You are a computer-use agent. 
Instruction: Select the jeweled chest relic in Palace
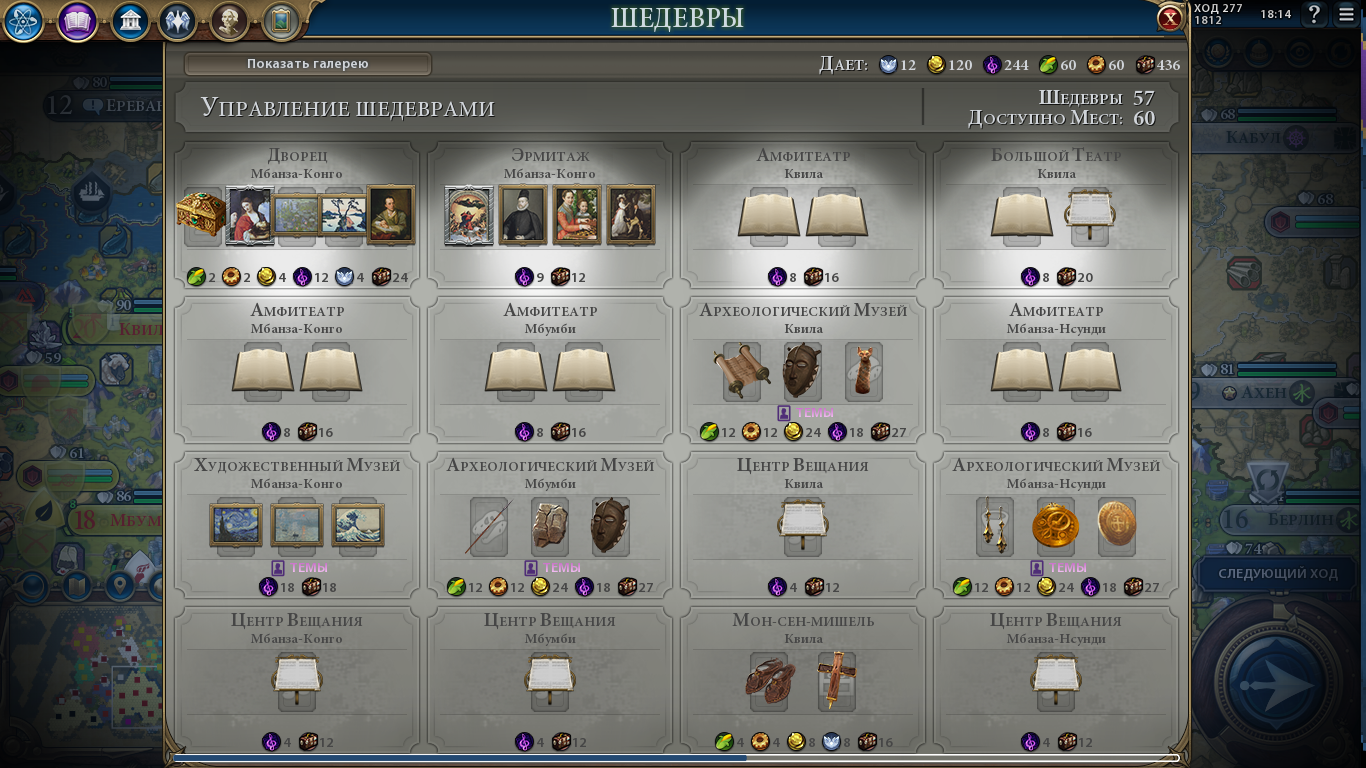201,214
